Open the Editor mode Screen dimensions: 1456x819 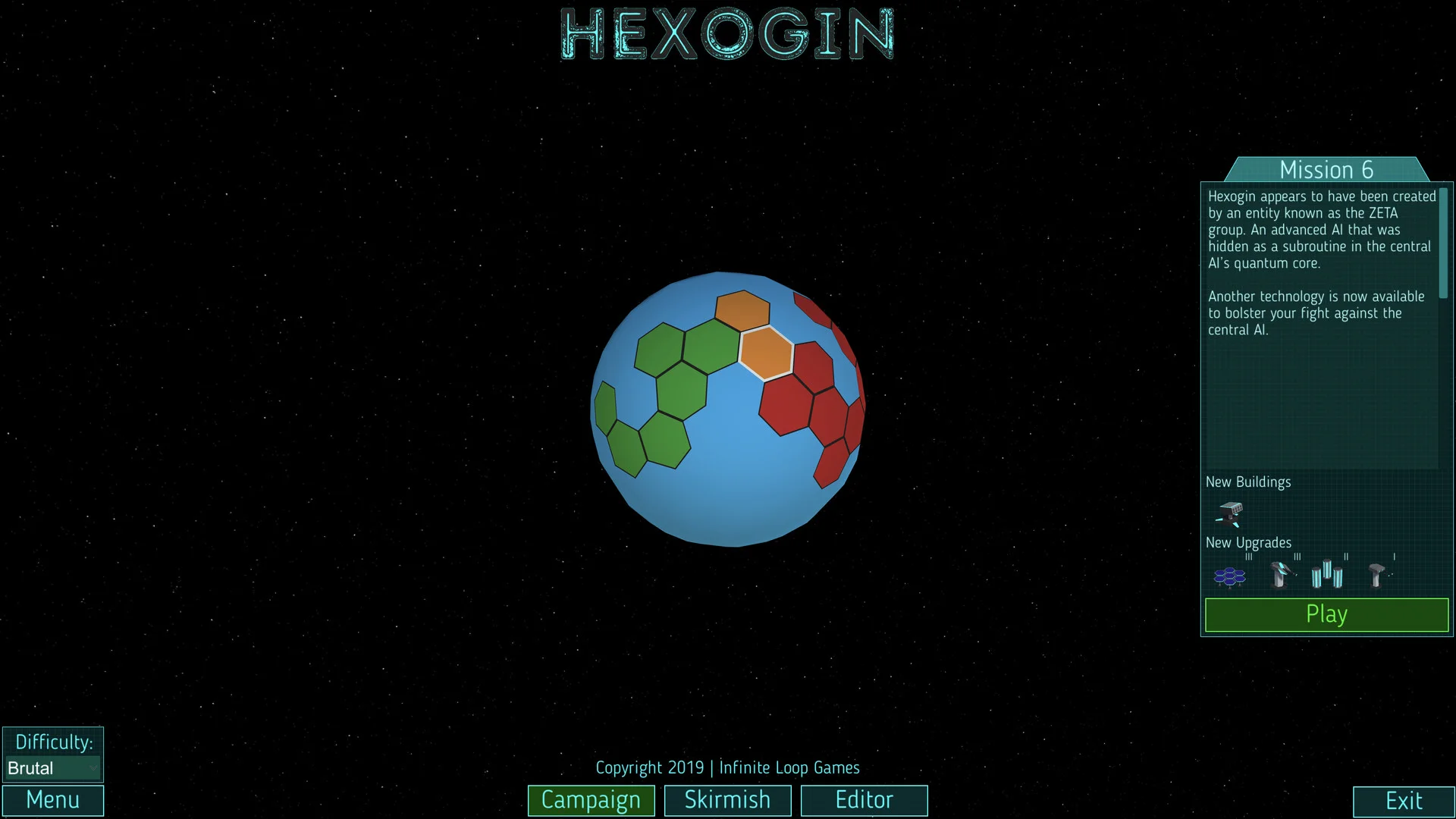(x=864, y=800)
